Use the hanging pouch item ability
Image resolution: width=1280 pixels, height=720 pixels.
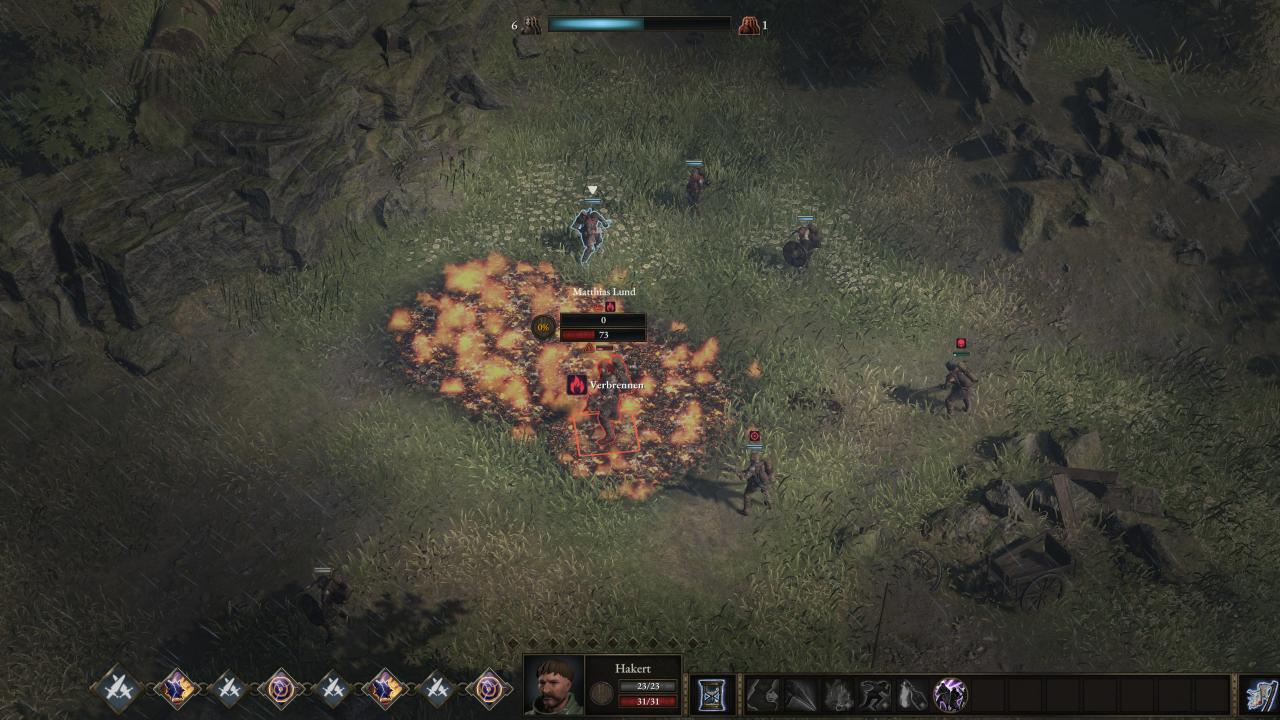(912, 694)
